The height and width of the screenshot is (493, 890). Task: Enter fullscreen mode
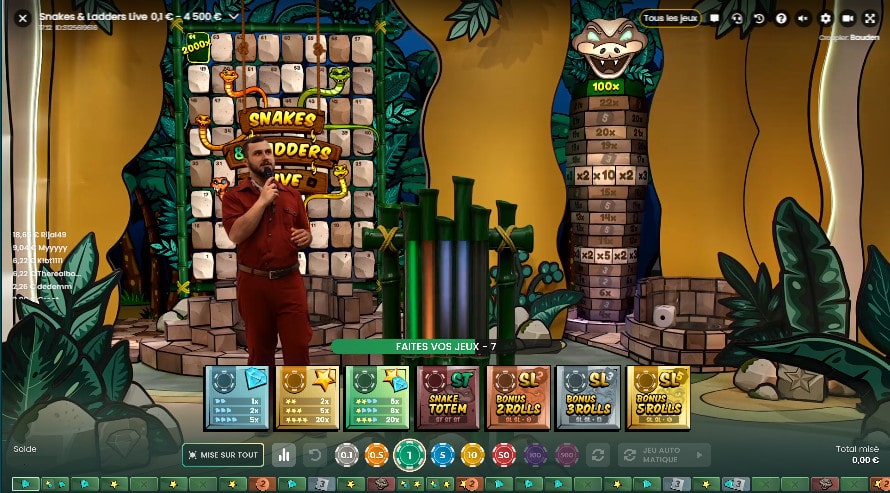pyautogui.click(x=870, y=18)
